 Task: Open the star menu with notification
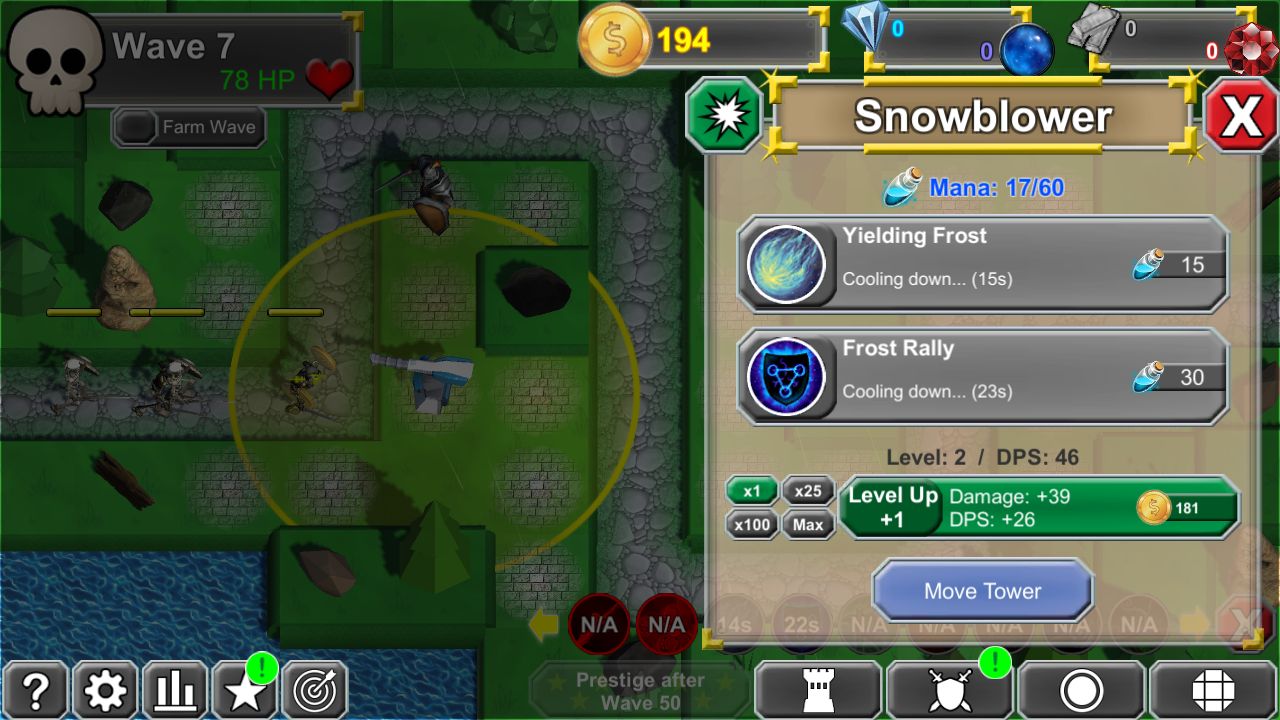245,690
